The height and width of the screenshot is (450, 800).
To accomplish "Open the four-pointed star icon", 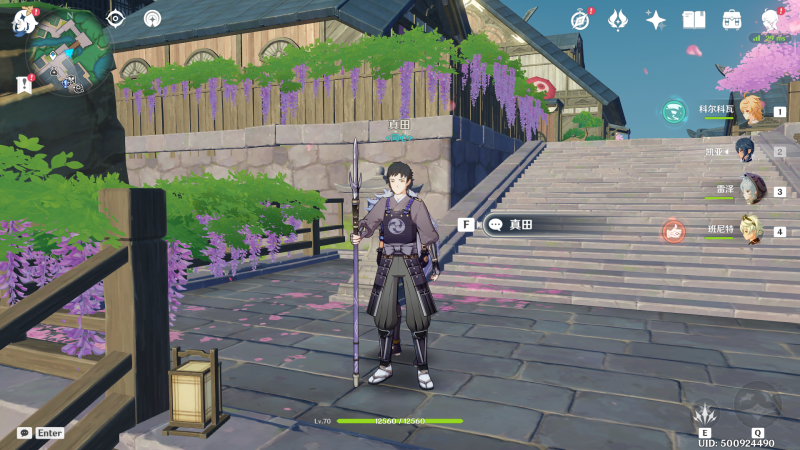I will (x=656, y=20).
